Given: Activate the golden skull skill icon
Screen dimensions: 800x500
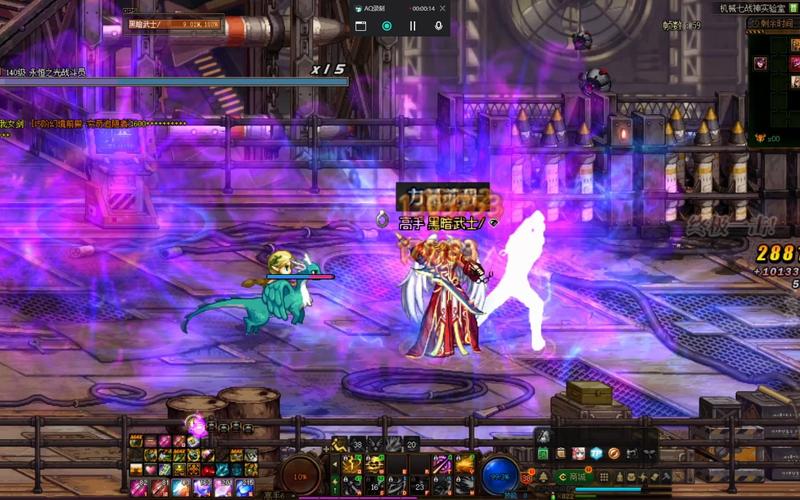Looking at the screenshot, I should (x=375, y=463).
